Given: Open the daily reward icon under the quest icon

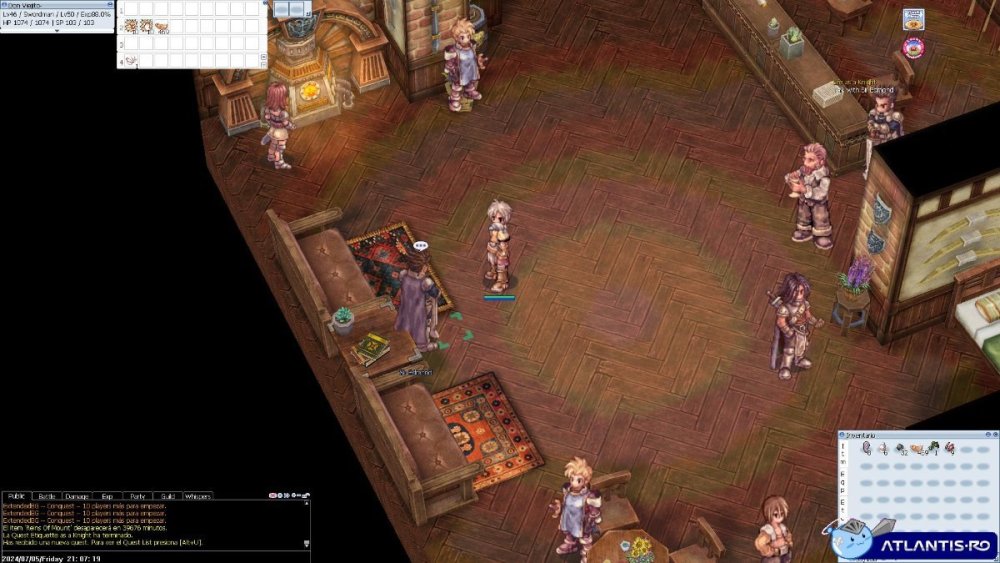Looking at the screenshot, I should tap(912, 46).
